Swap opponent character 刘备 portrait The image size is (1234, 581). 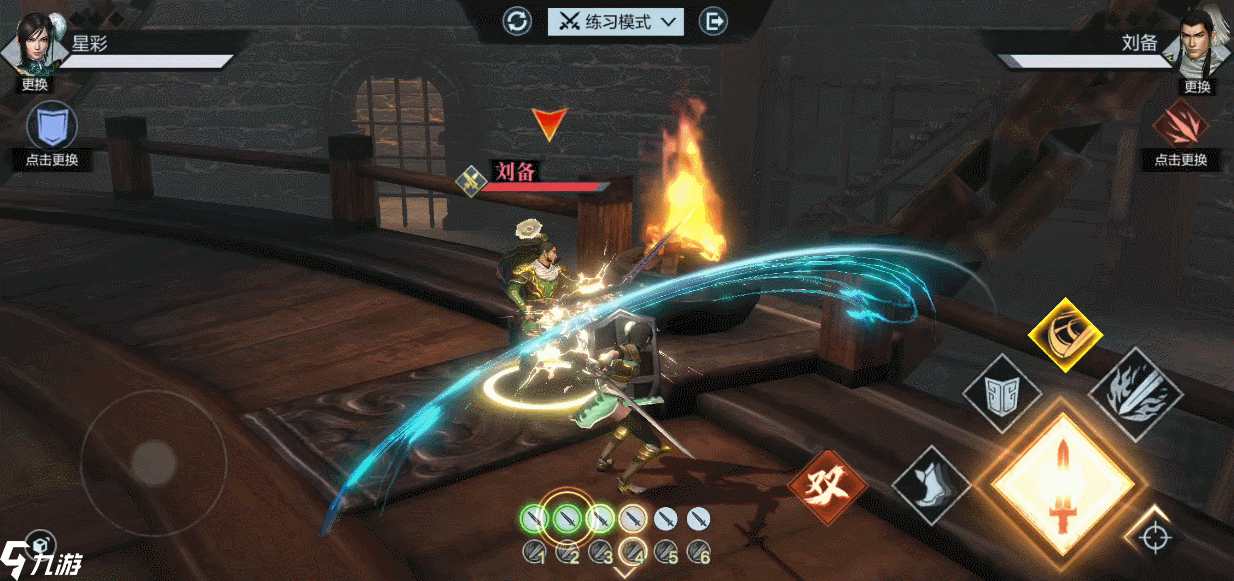point(1198,45)
